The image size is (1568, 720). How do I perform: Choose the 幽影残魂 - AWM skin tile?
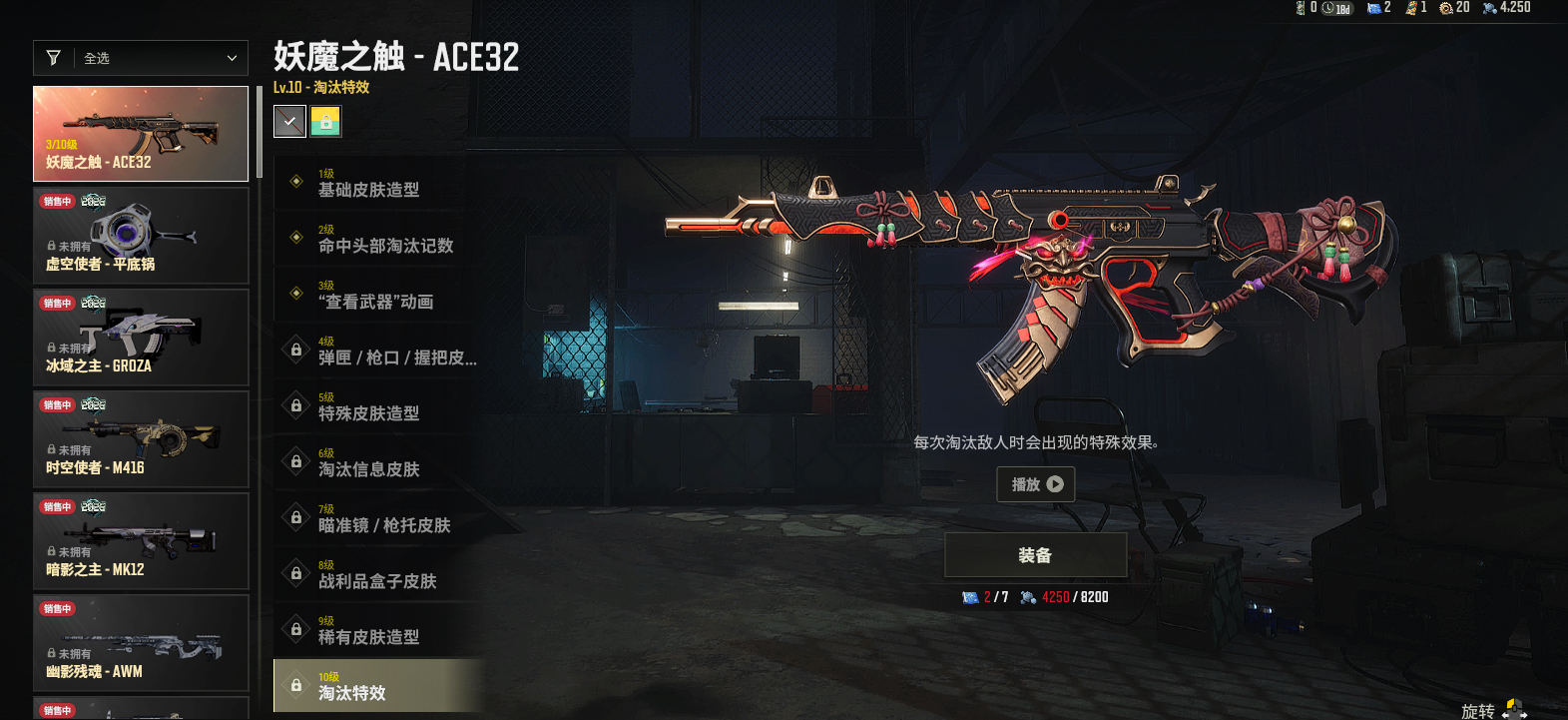click(x=141, y=643)
